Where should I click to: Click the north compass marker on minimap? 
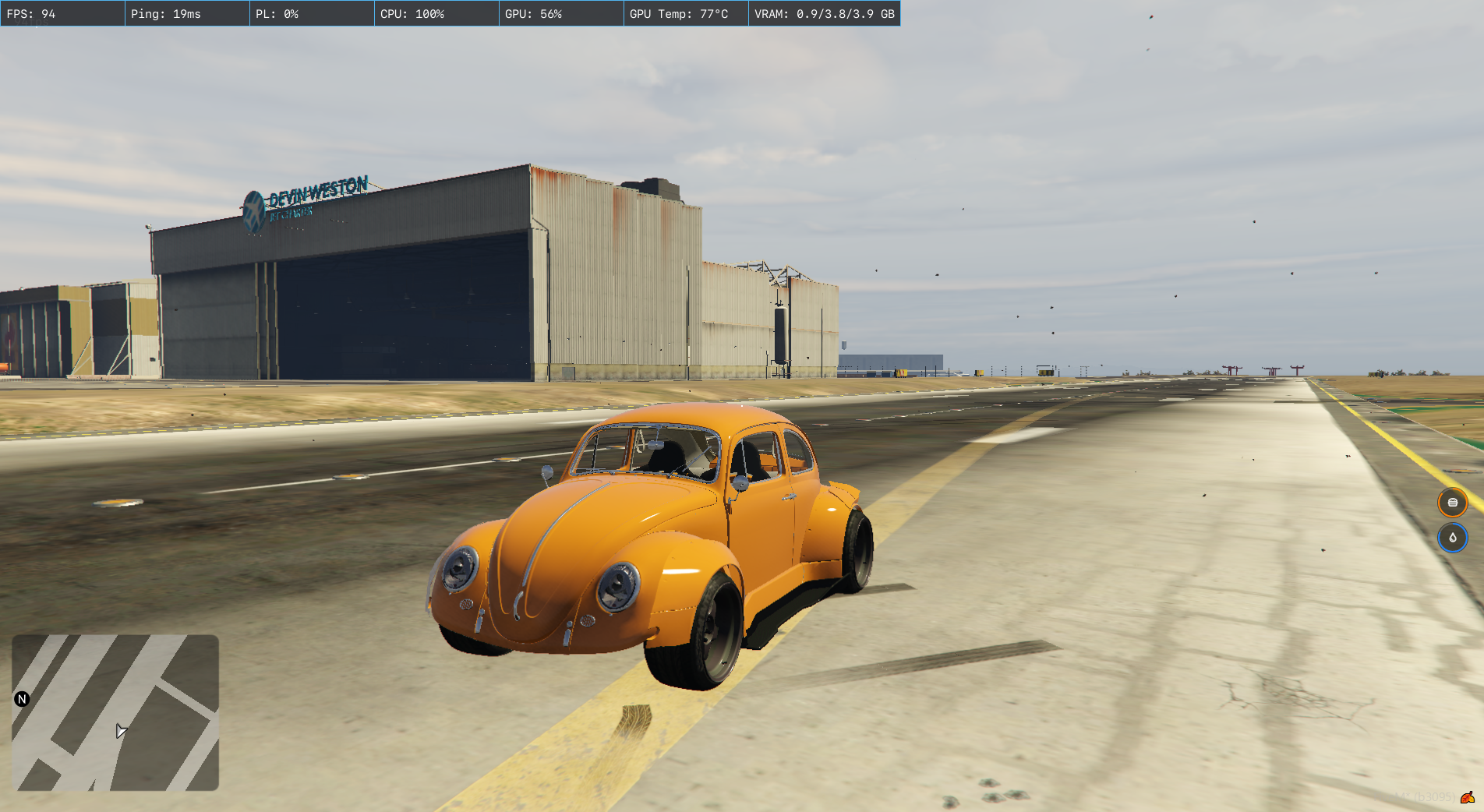point(22,699)
